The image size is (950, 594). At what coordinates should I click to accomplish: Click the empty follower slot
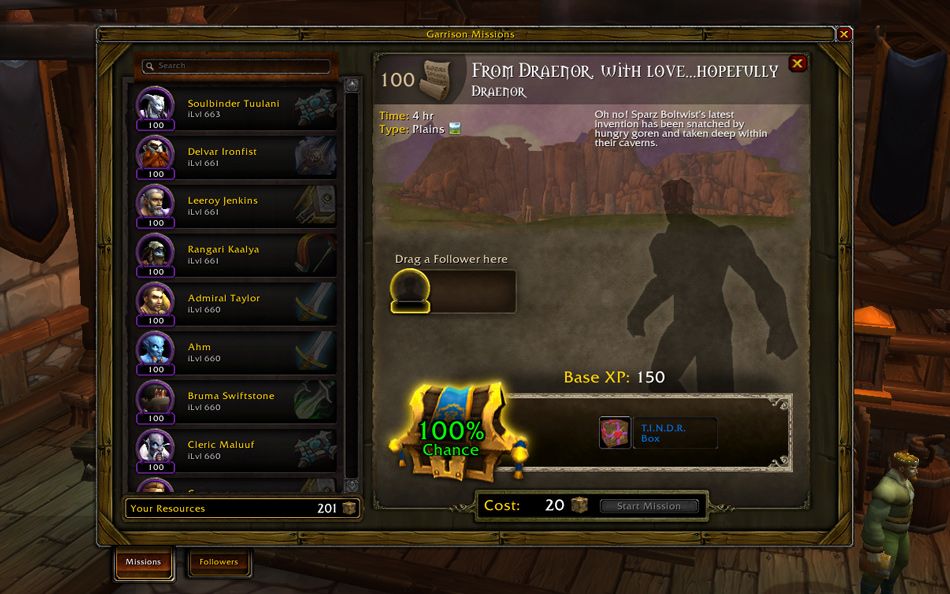(x=410, y=291)
